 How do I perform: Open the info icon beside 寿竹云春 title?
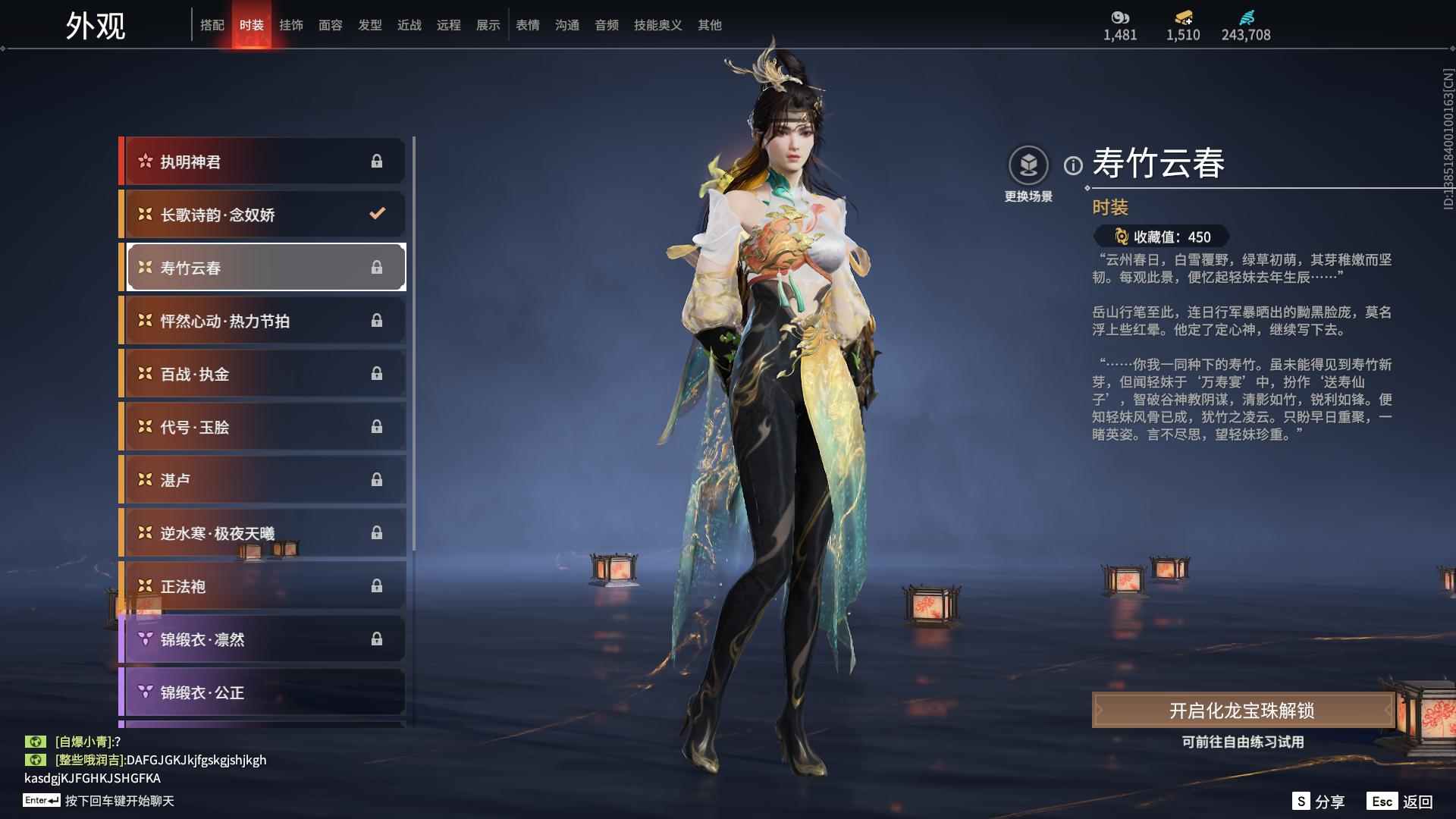1072,164
